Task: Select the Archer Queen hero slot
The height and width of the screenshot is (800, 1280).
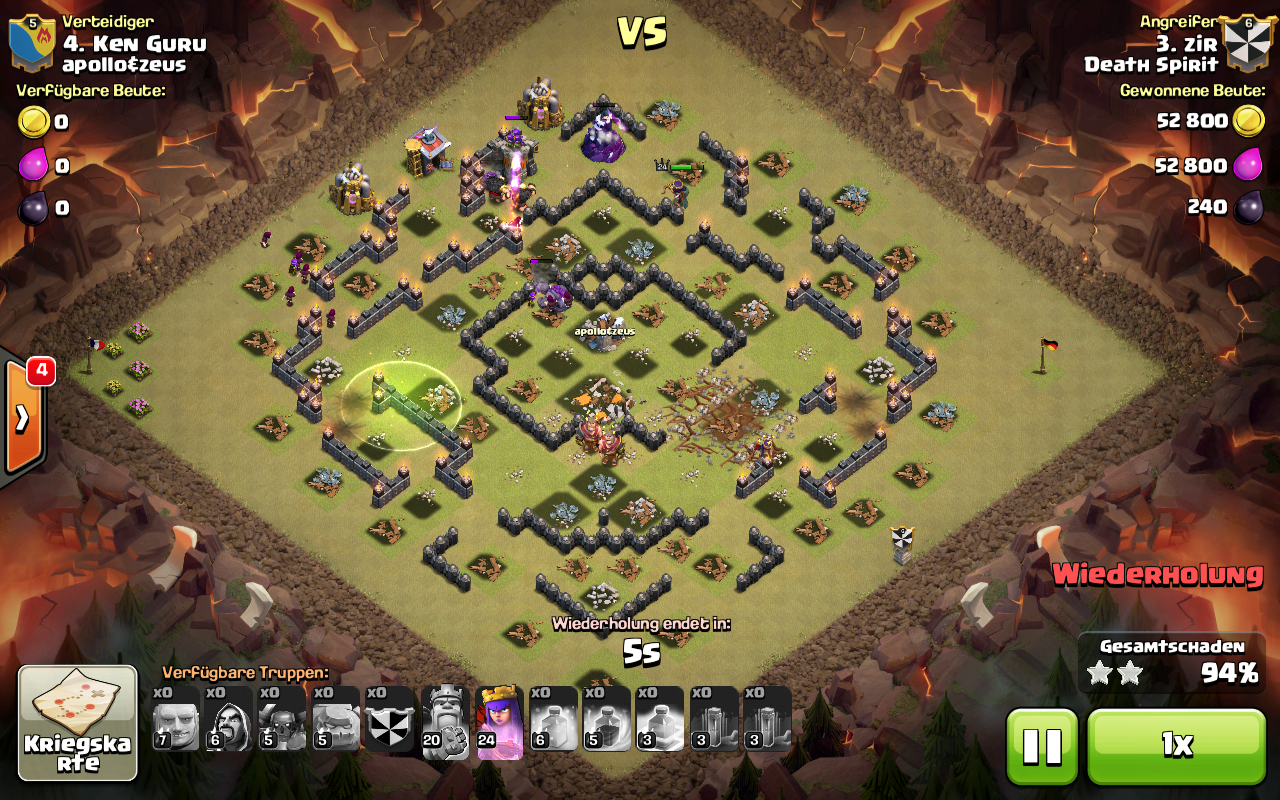Action: click(500, 719)
